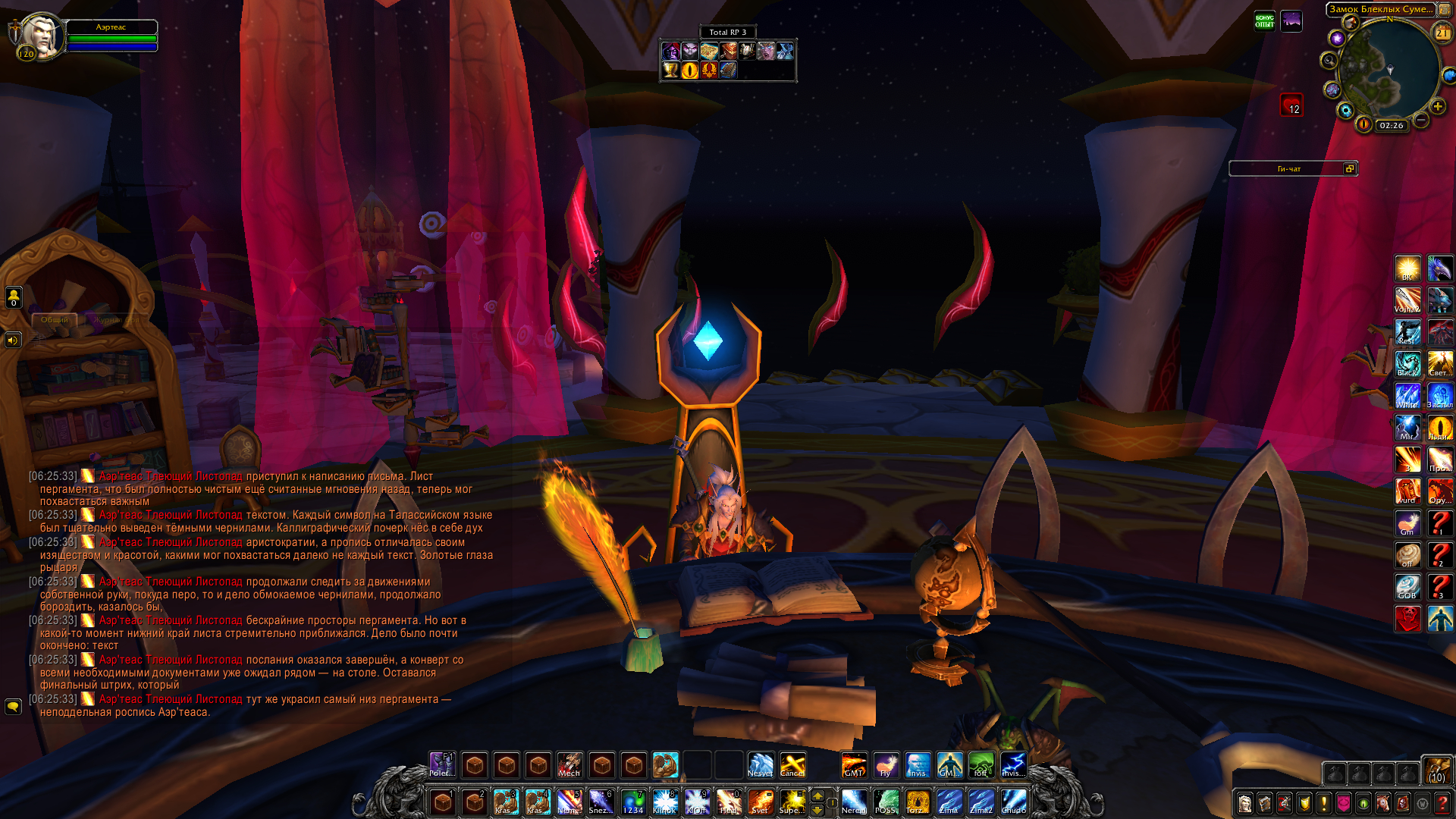Zoom in the minimap with plus button
This screenshot has width=1456, height=819.
coord(1437,107)
